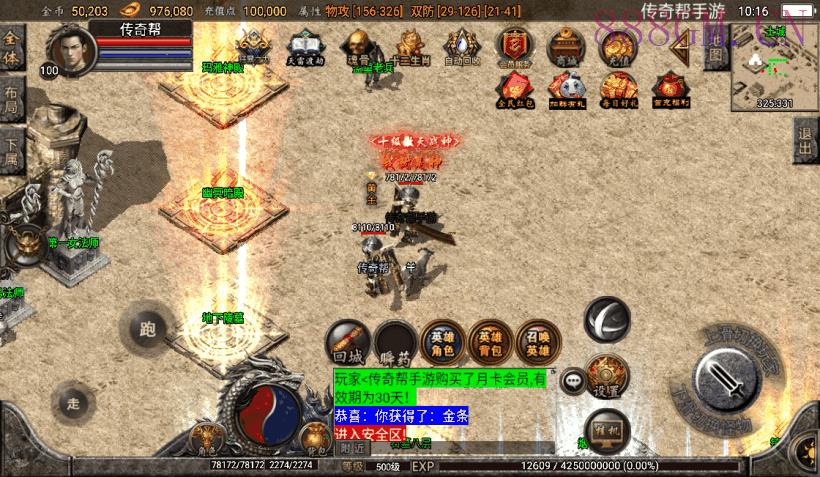Use the 回城 return scroll
The image size is (820, 477).
(x=348, y=343)
